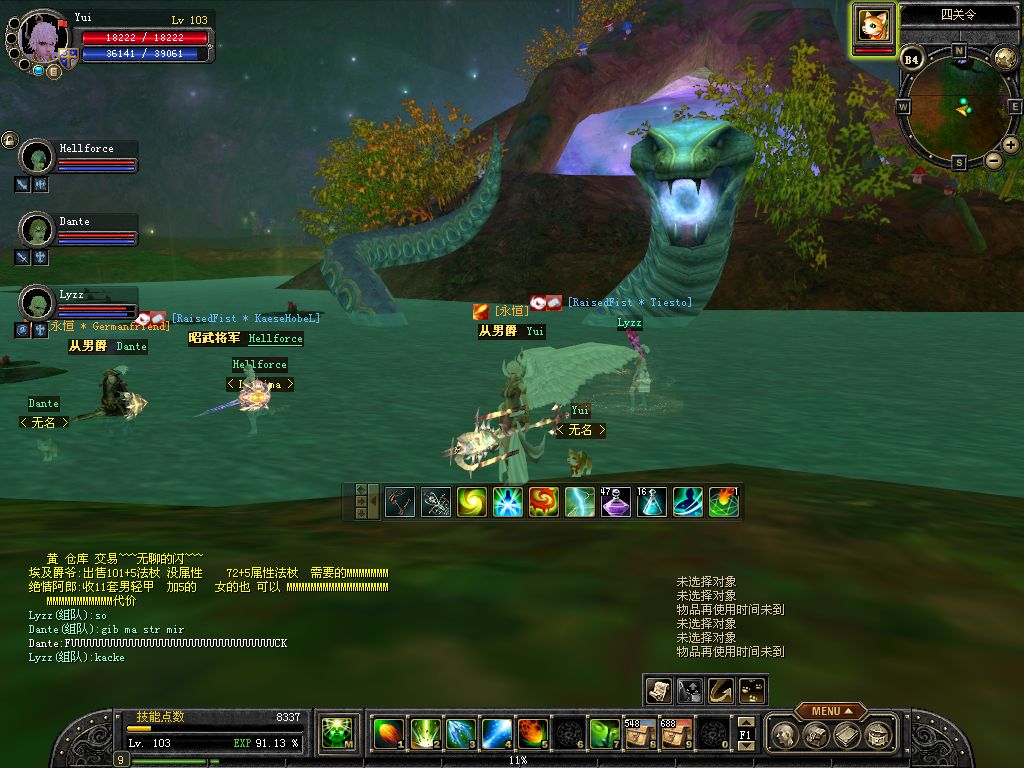Select party member Dante's portrait

[x=37, y=230]
